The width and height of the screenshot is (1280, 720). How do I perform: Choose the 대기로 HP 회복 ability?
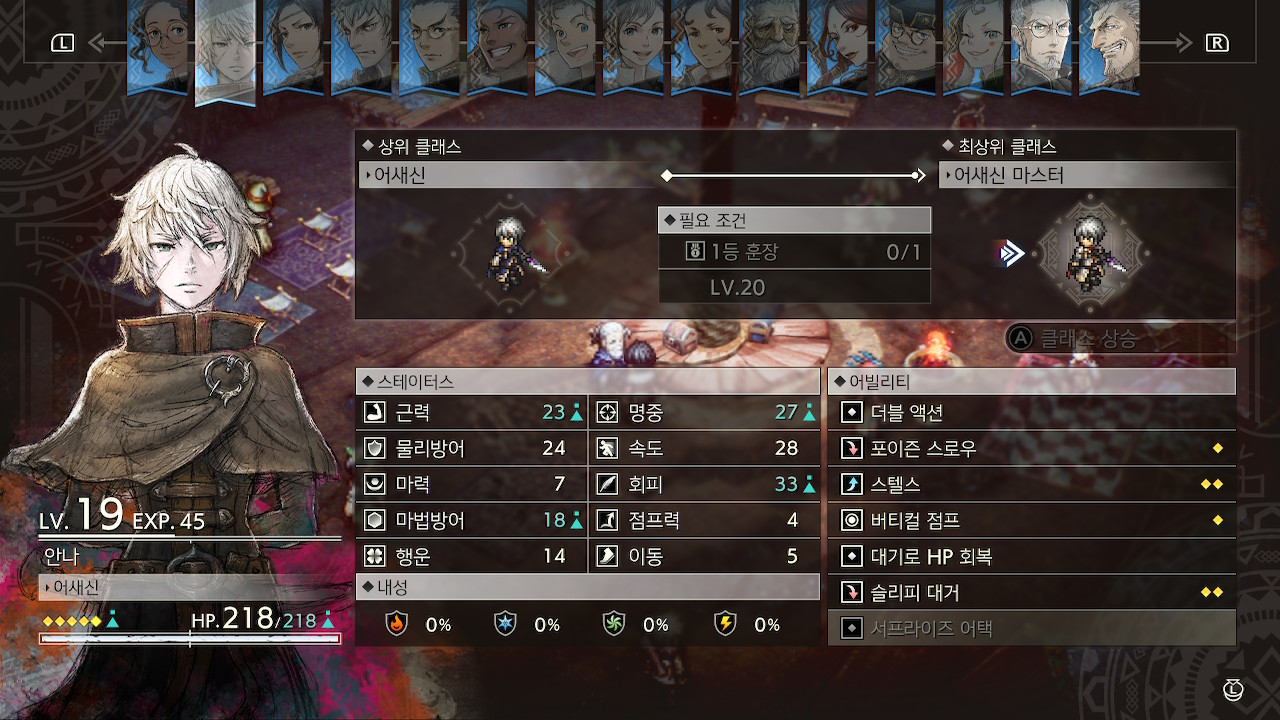[1031, 556]
